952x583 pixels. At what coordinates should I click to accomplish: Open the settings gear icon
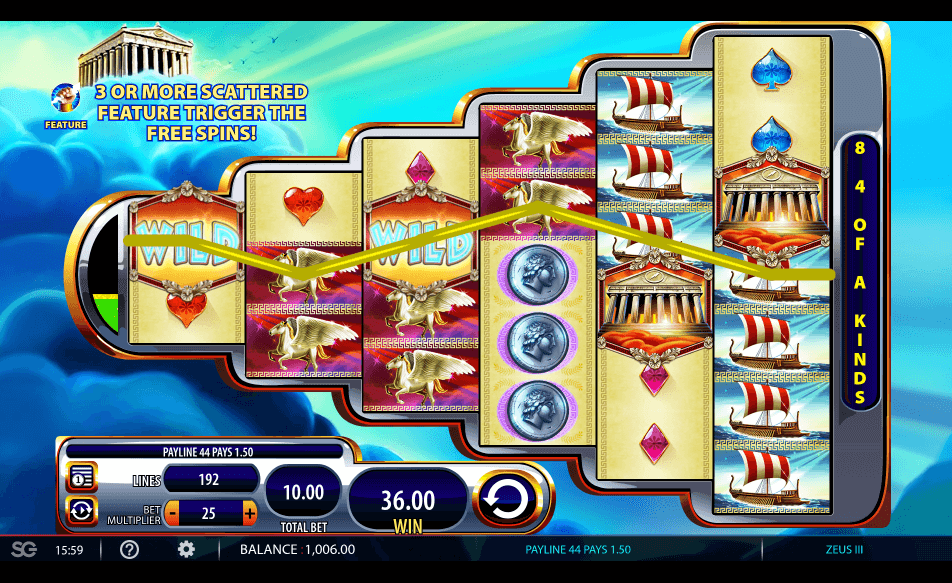tap(186, 549)
